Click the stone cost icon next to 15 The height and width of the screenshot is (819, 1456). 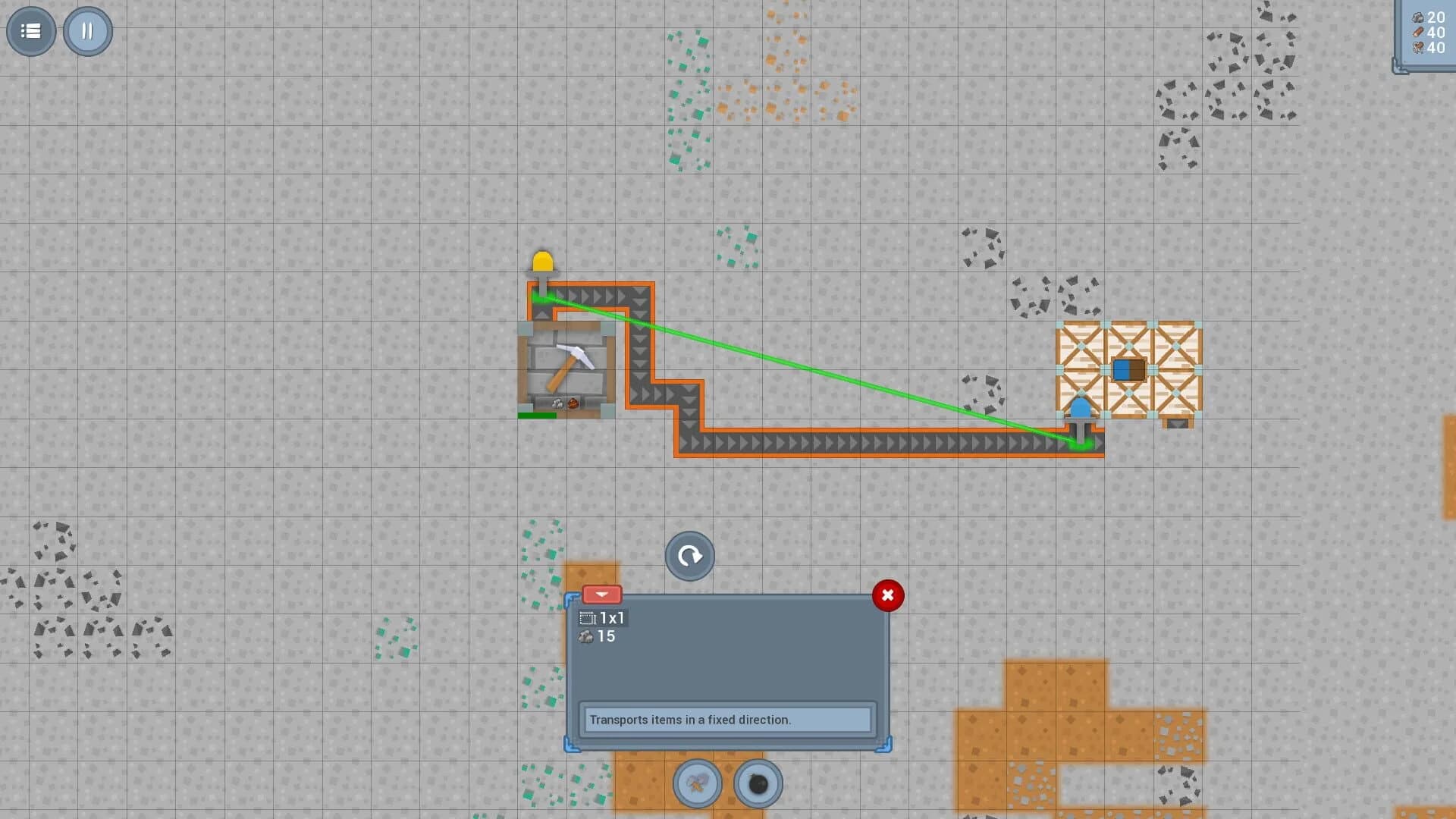[585, 636]
